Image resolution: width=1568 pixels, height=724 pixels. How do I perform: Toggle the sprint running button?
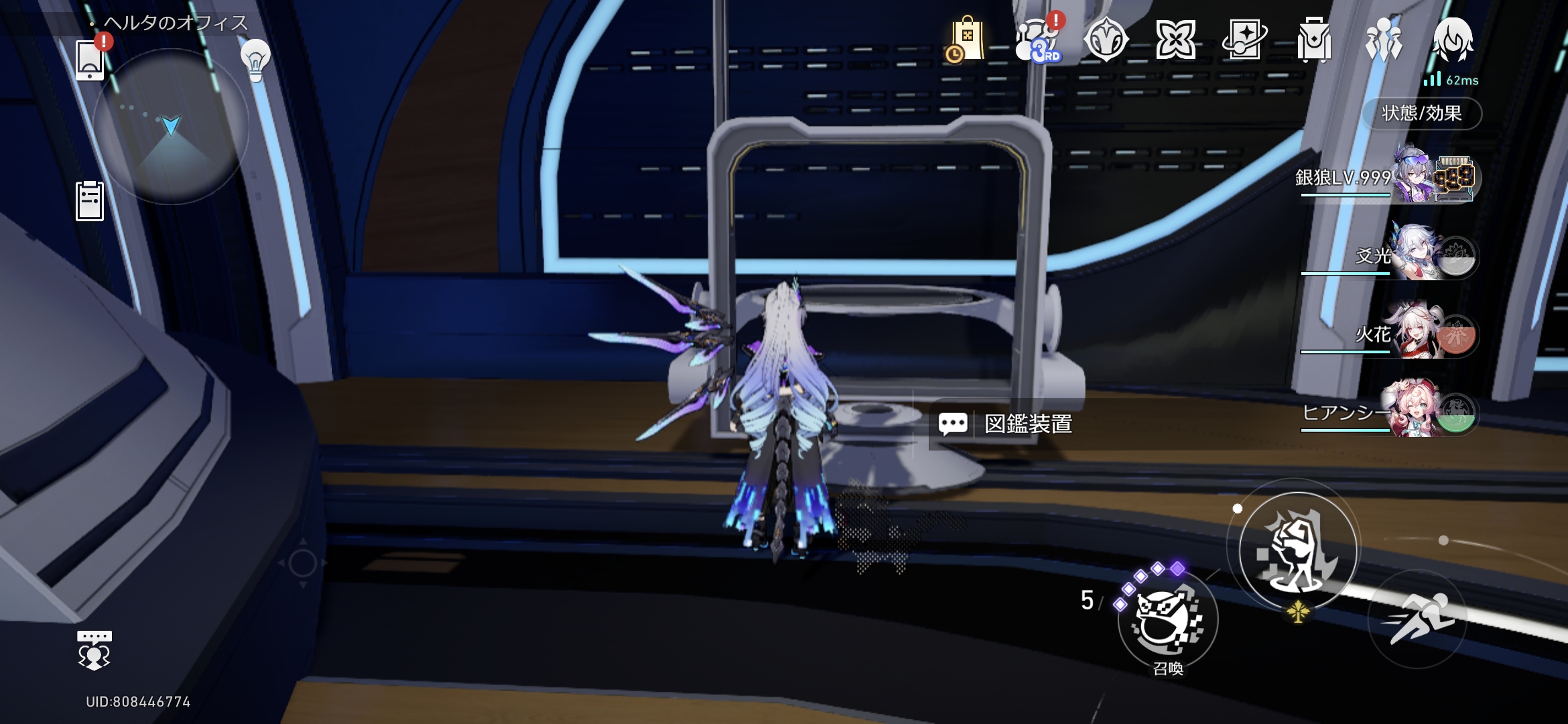(1418, 618)
